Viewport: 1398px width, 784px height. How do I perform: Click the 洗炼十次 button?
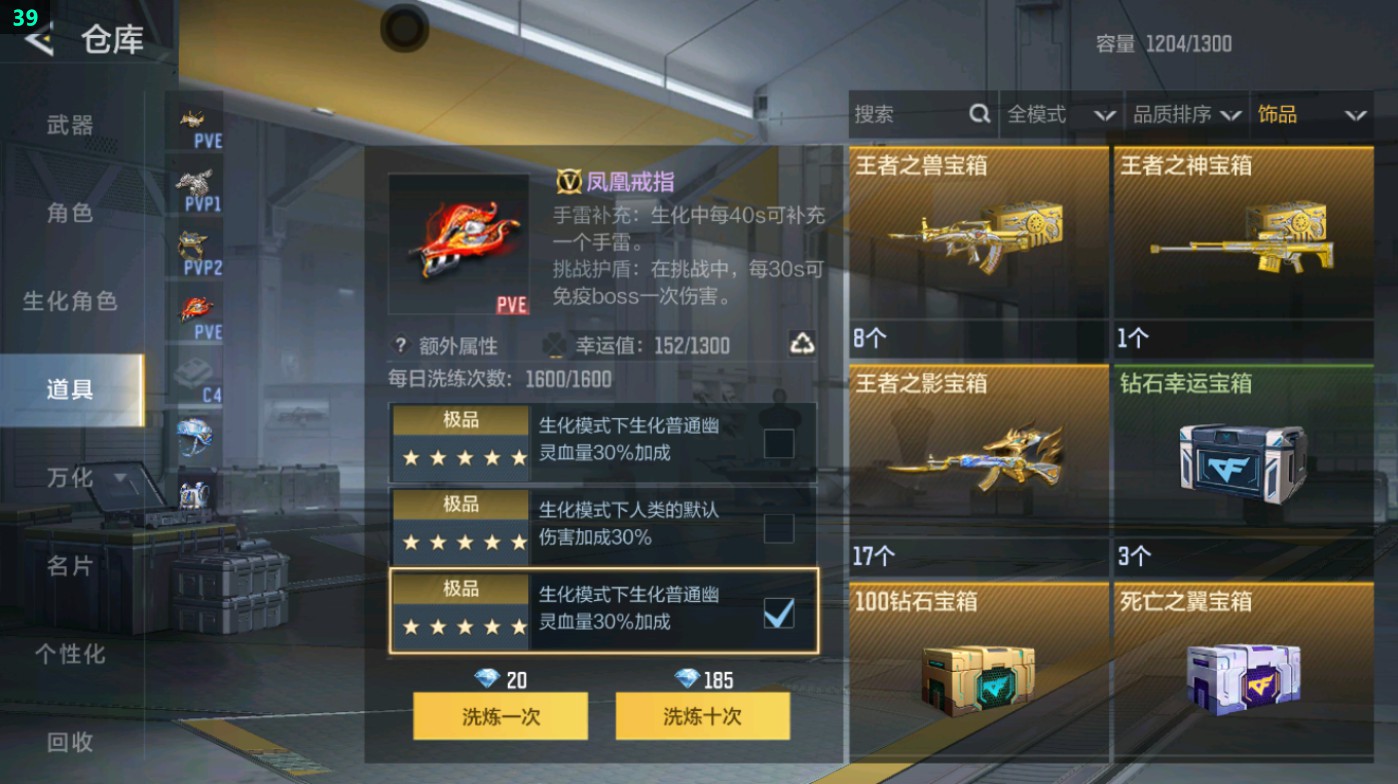[702, 716]
